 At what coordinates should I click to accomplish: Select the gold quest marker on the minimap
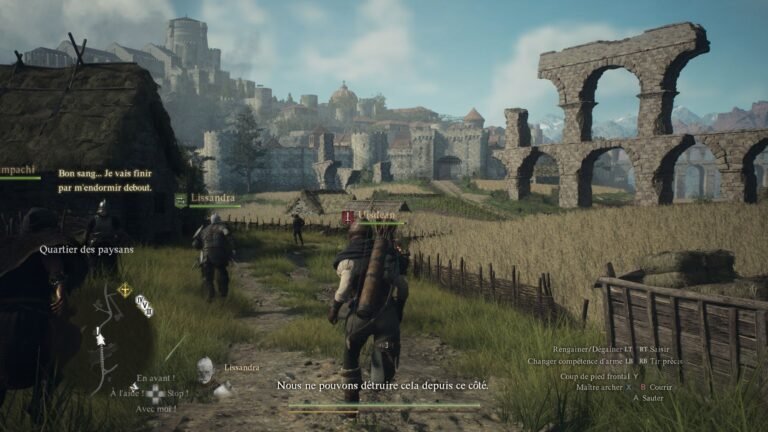tap(125, 290)
